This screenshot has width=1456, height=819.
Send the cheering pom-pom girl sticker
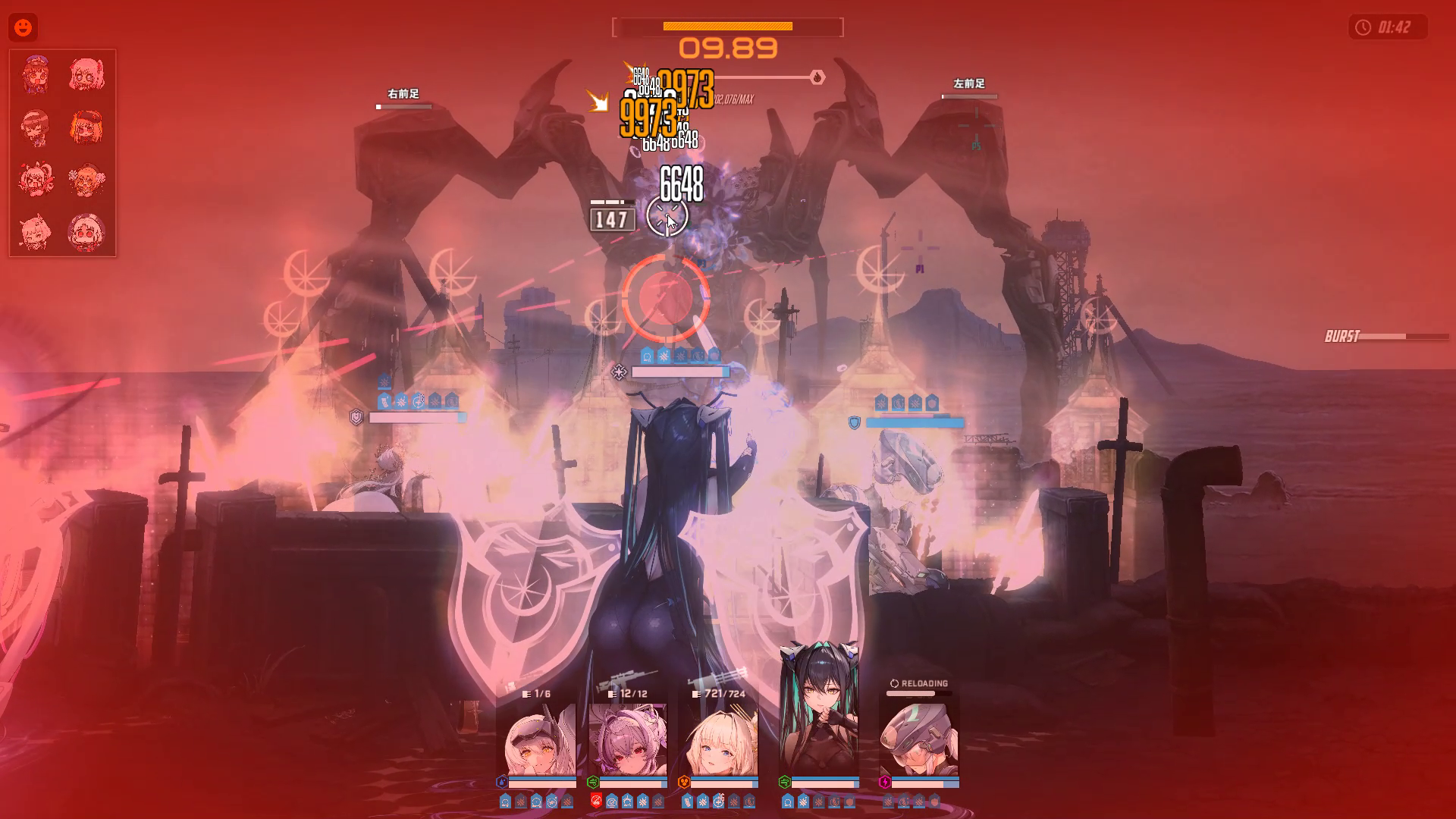tap(86, 179)
